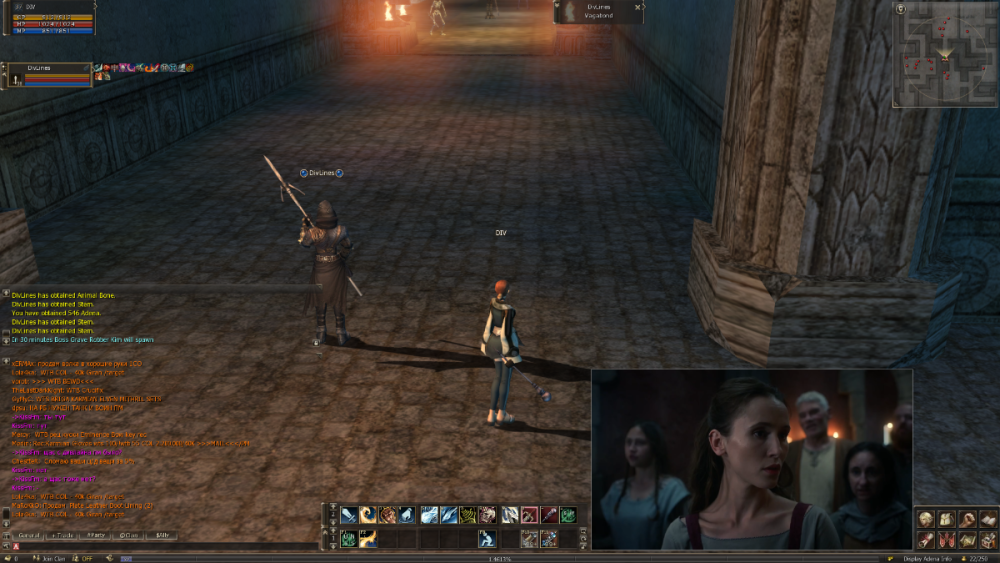Viewport: 1000px width, 563px height.
Task: Click the Join Clan button
Action: click(x=48, y=558)
